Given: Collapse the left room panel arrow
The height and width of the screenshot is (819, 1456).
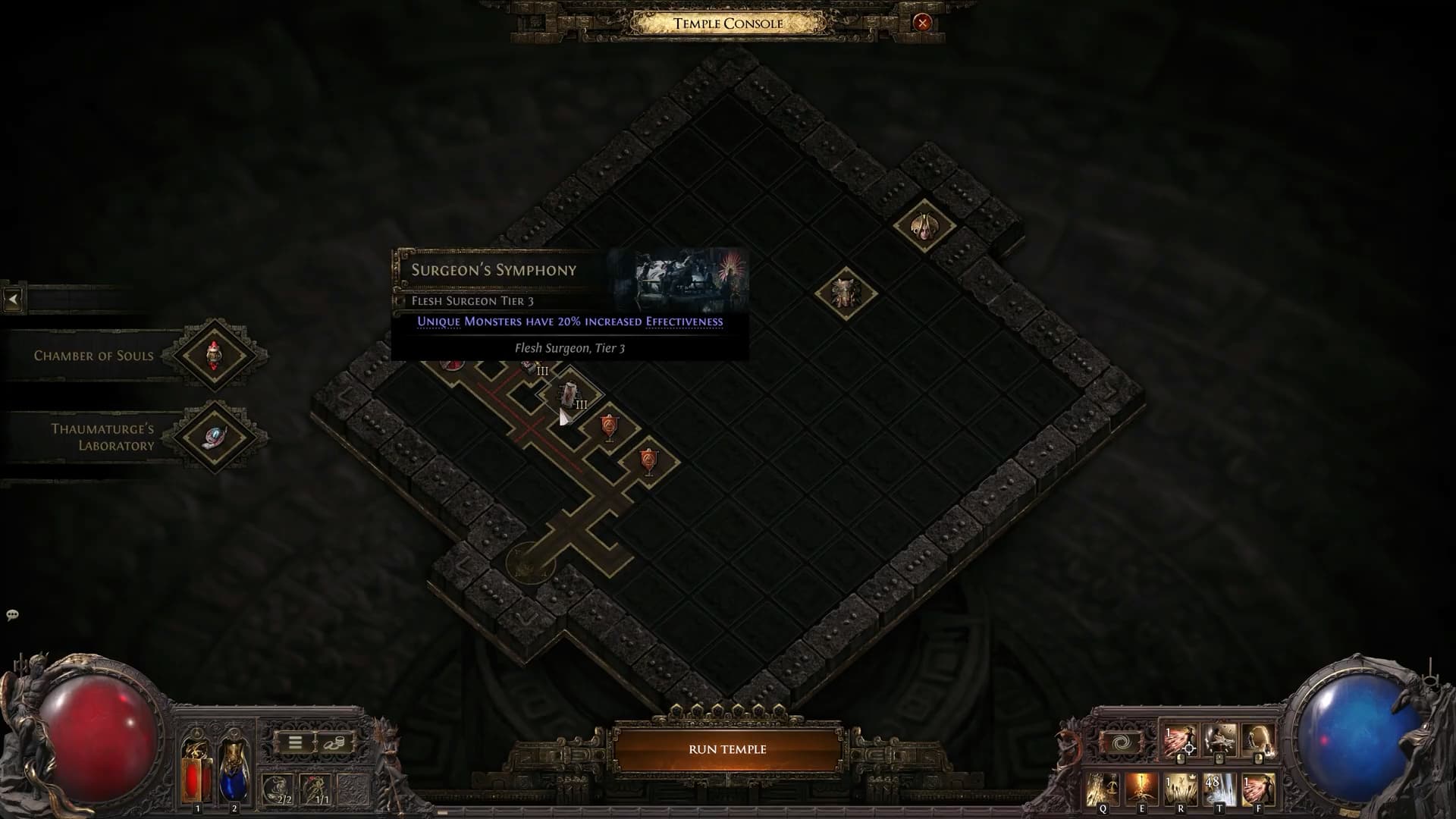Looking at the screenshot, I should point(13,300).
